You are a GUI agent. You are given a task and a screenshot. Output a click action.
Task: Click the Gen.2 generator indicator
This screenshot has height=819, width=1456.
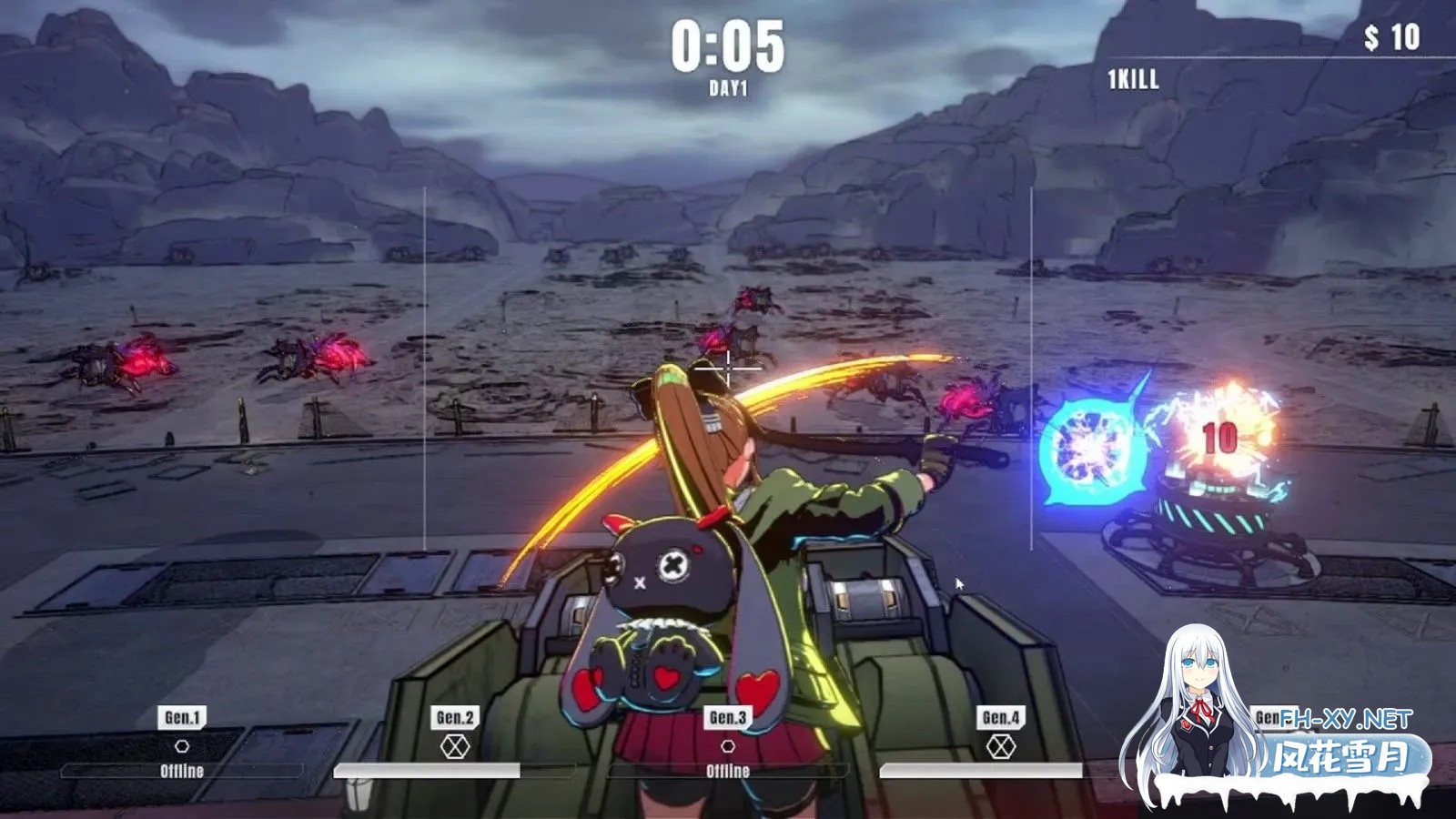[x=455, y=747]
